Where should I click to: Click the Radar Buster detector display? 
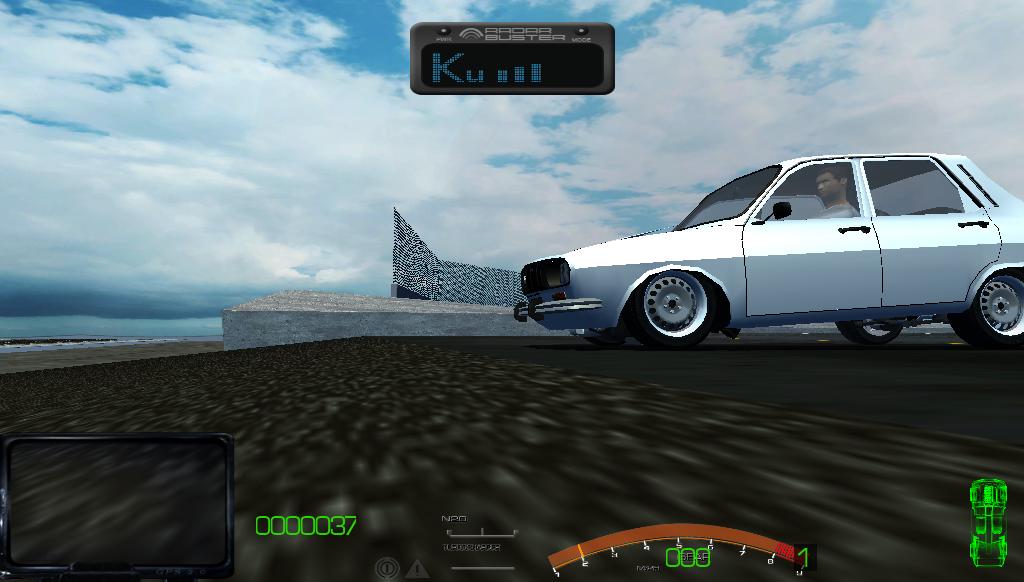pyautogui.click(x=512, y=60)
